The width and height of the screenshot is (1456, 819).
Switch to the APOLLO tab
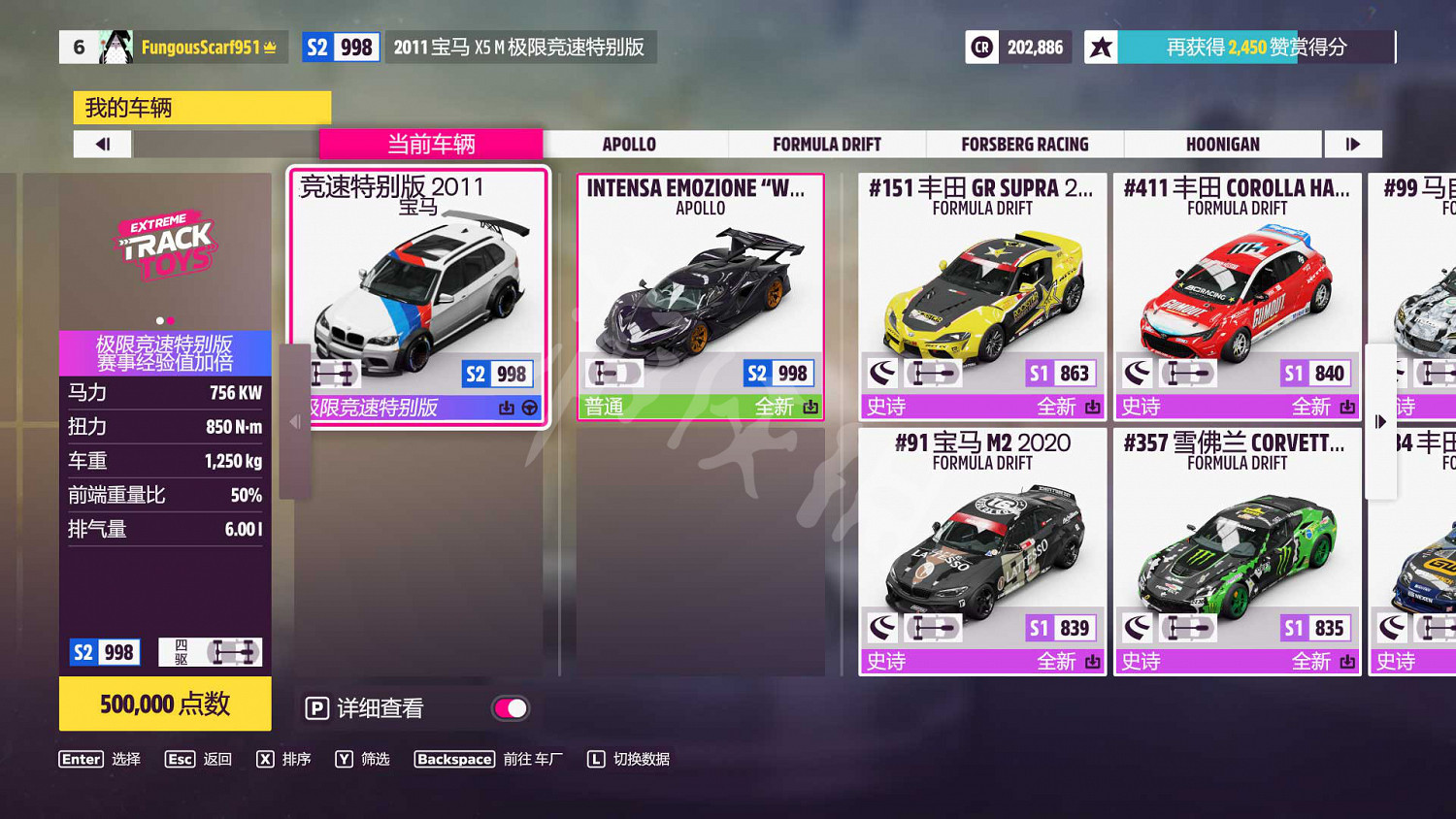[629, 144]
